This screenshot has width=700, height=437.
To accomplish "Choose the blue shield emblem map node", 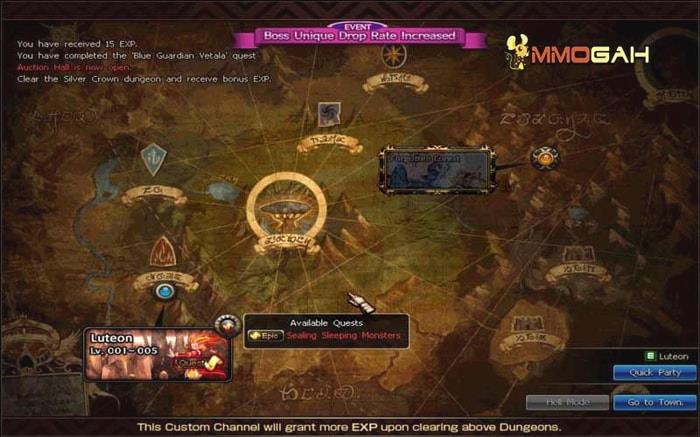I will 153,158.
